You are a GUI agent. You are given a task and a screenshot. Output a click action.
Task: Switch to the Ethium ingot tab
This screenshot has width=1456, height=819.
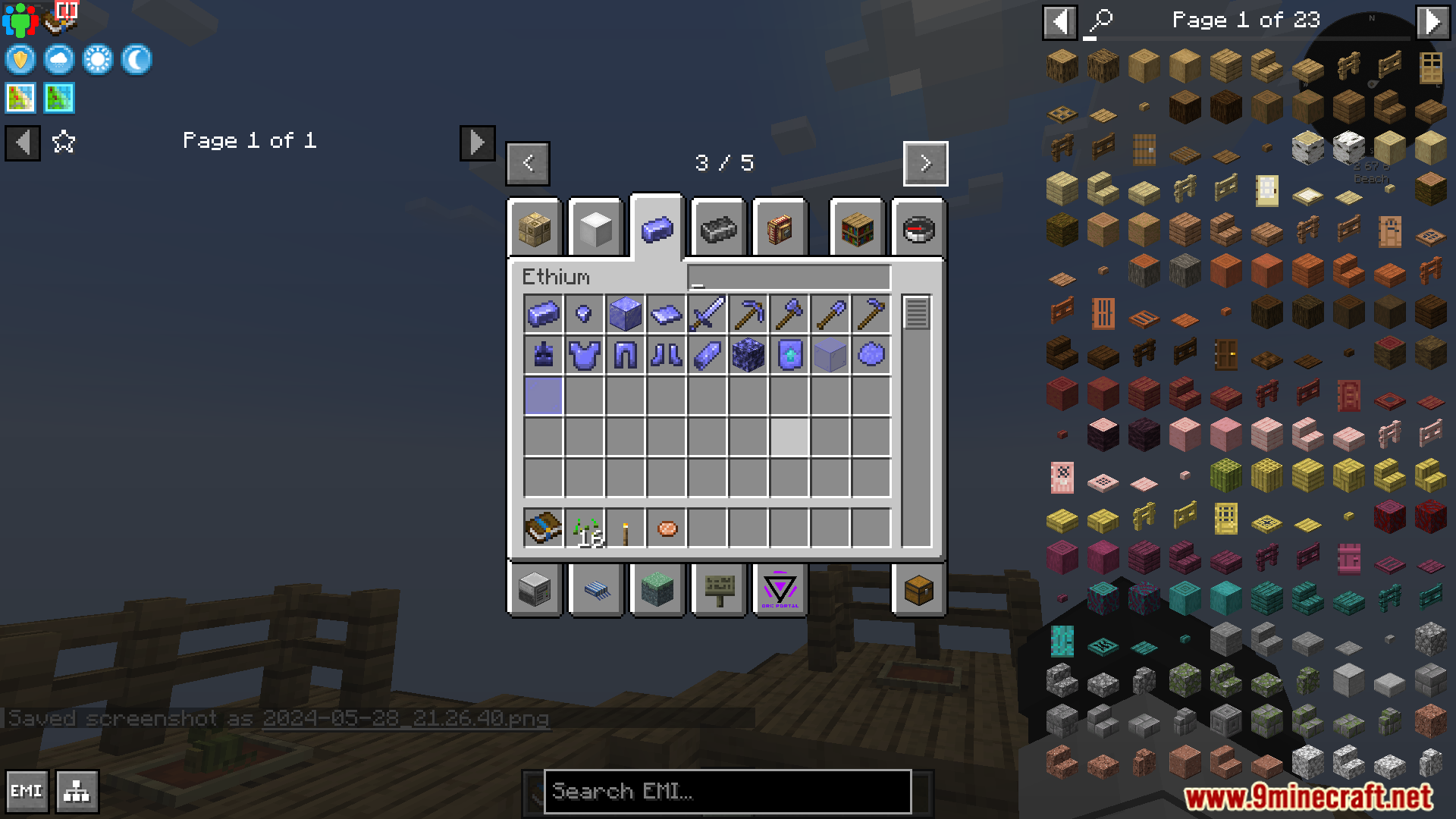[657, 228]
